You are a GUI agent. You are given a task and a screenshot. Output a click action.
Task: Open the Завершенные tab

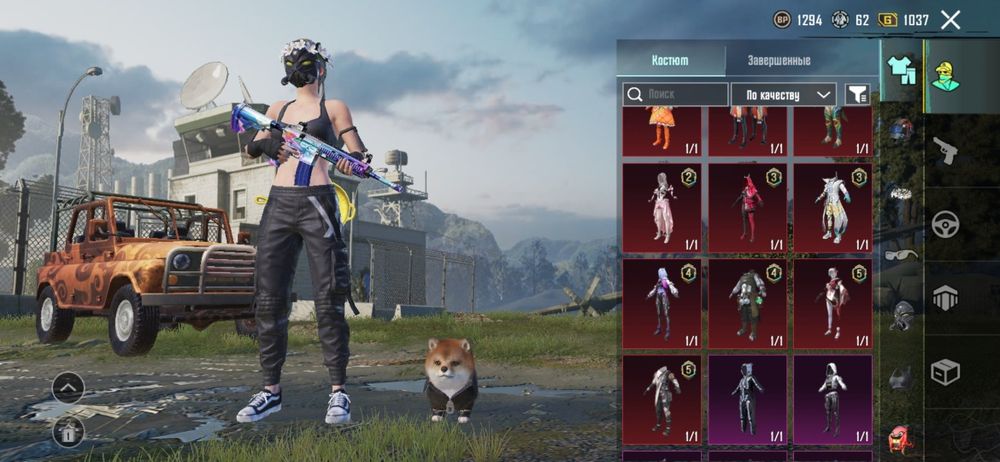click(779, 60)
